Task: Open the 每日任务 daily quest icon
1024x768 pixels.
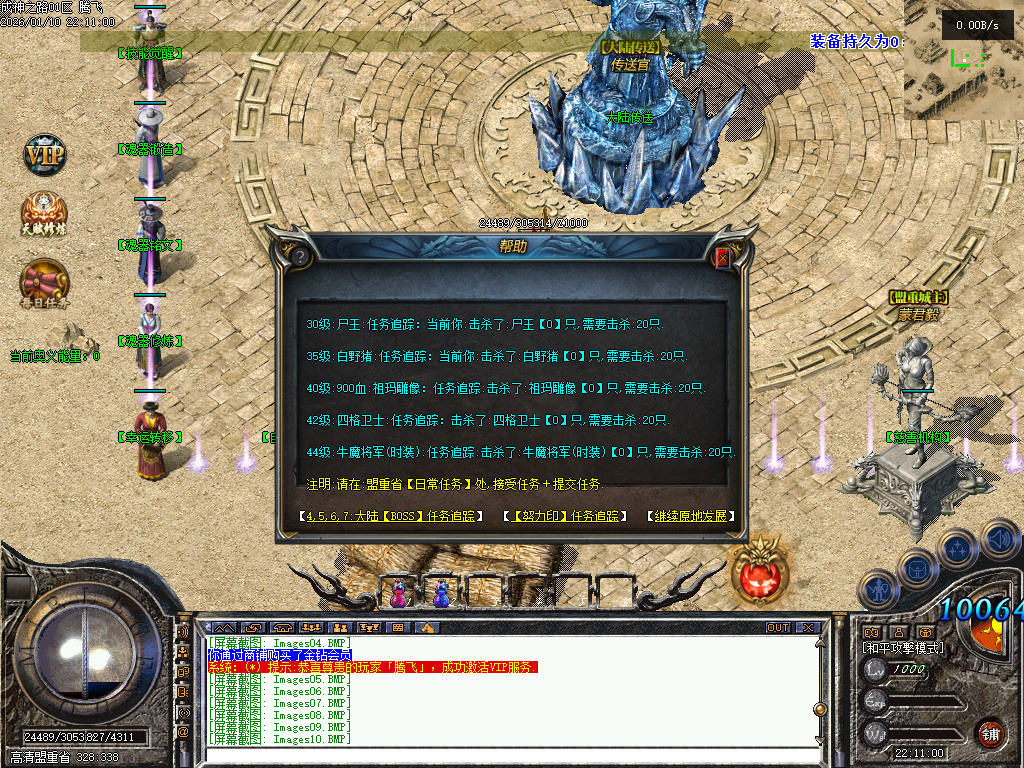Action: (45, 282)
